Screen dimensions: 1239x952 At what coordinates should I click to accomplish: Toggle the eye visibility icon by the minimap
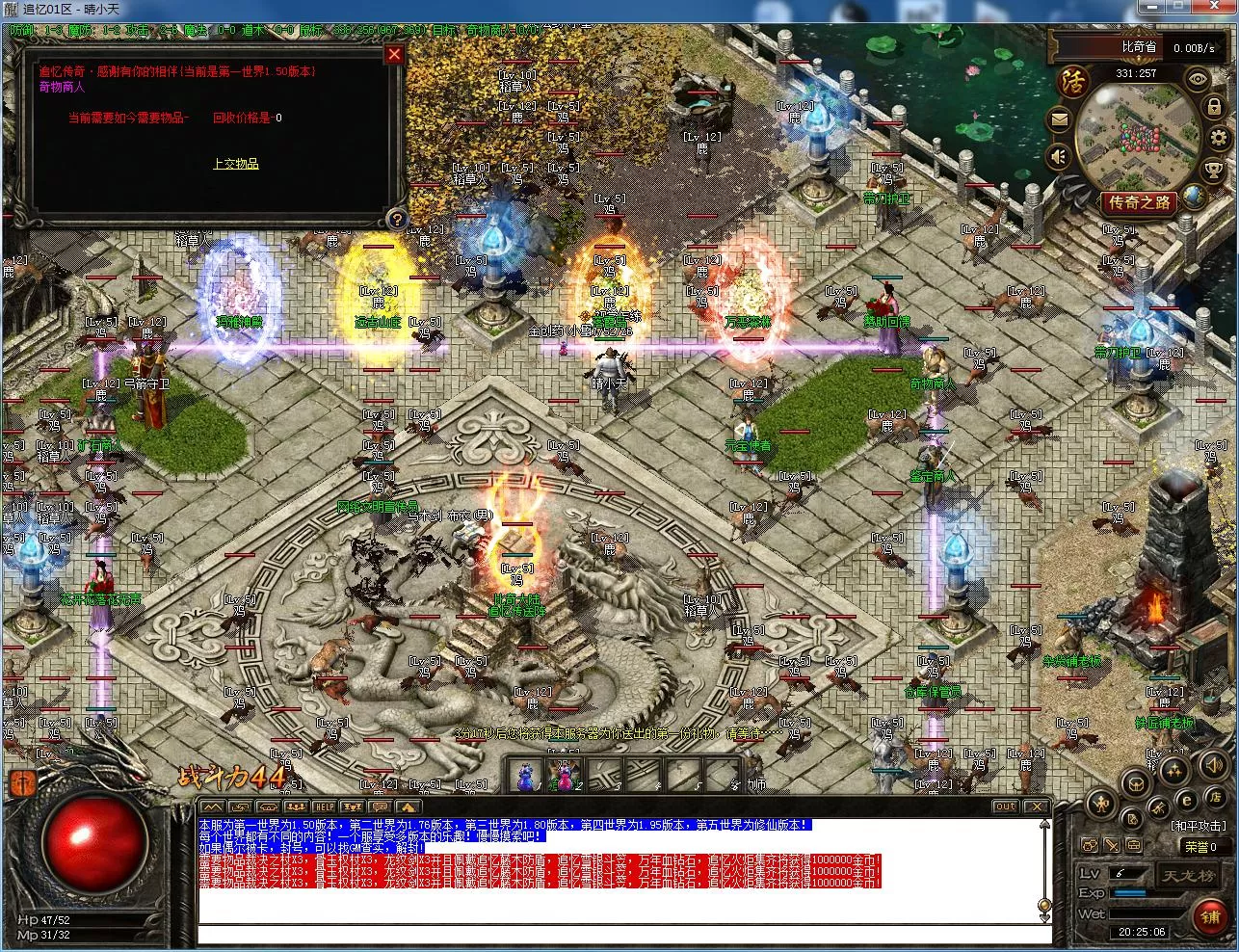[x=1198, y=79]
